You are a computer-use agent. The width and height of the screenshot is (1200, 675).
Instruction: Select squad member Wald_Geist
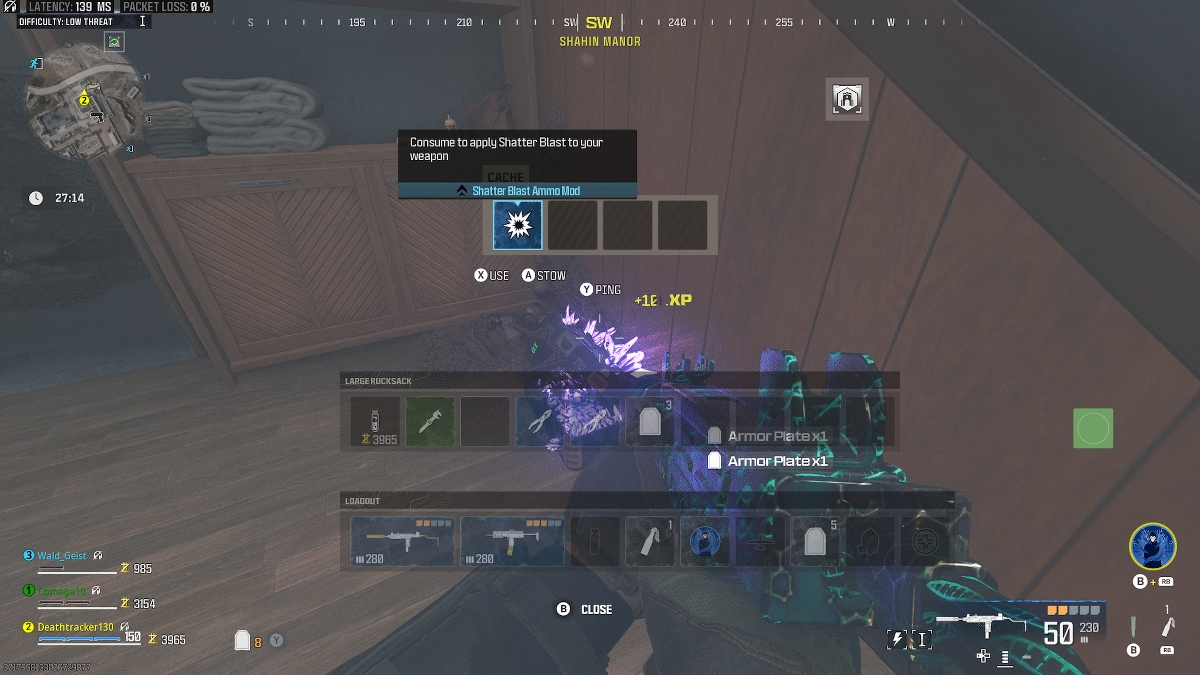point(62,555)
